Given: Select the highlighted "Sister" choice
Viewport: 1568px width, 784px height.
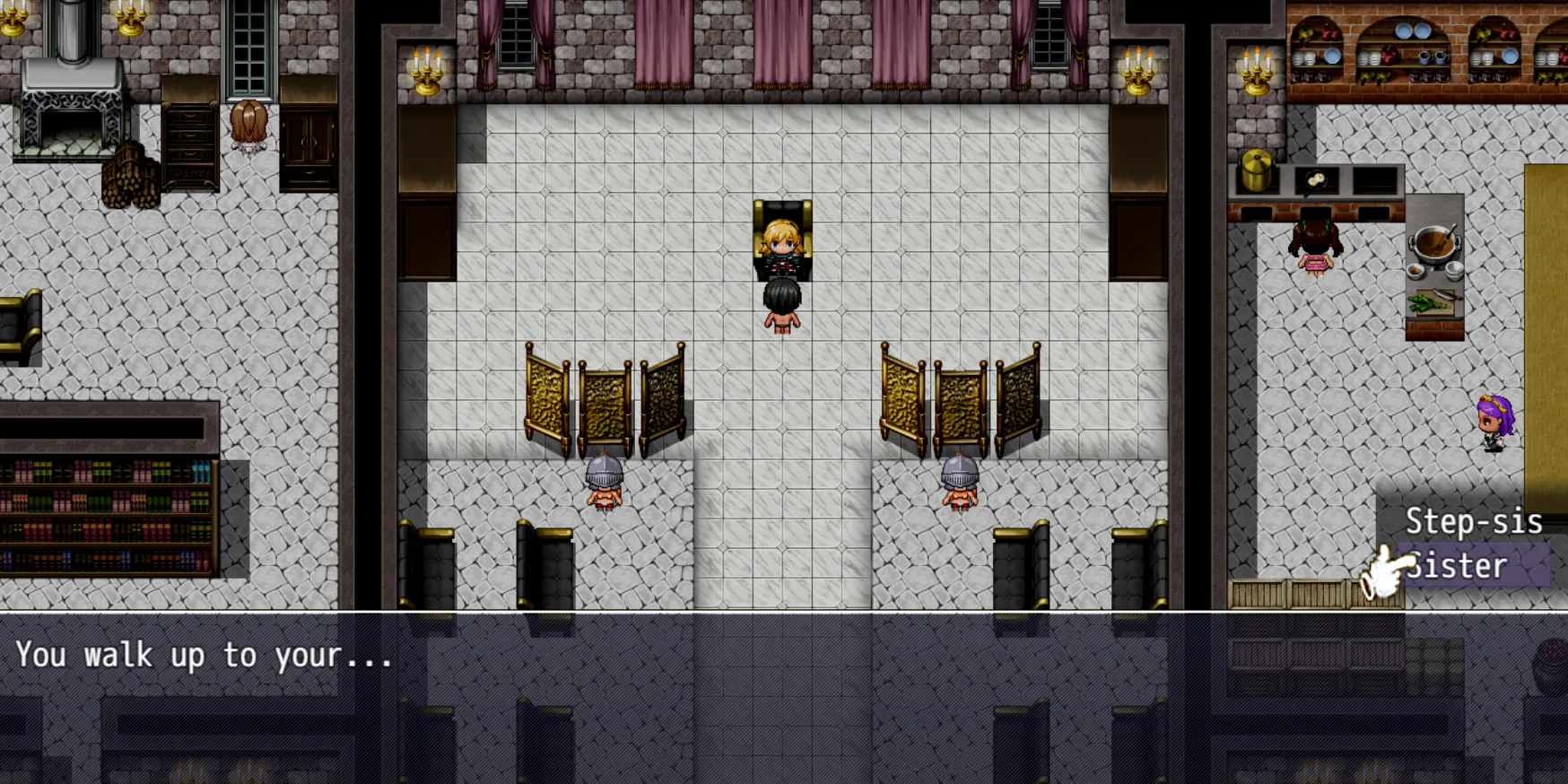Looking at the screenshot, I should tap(1473, 566).
